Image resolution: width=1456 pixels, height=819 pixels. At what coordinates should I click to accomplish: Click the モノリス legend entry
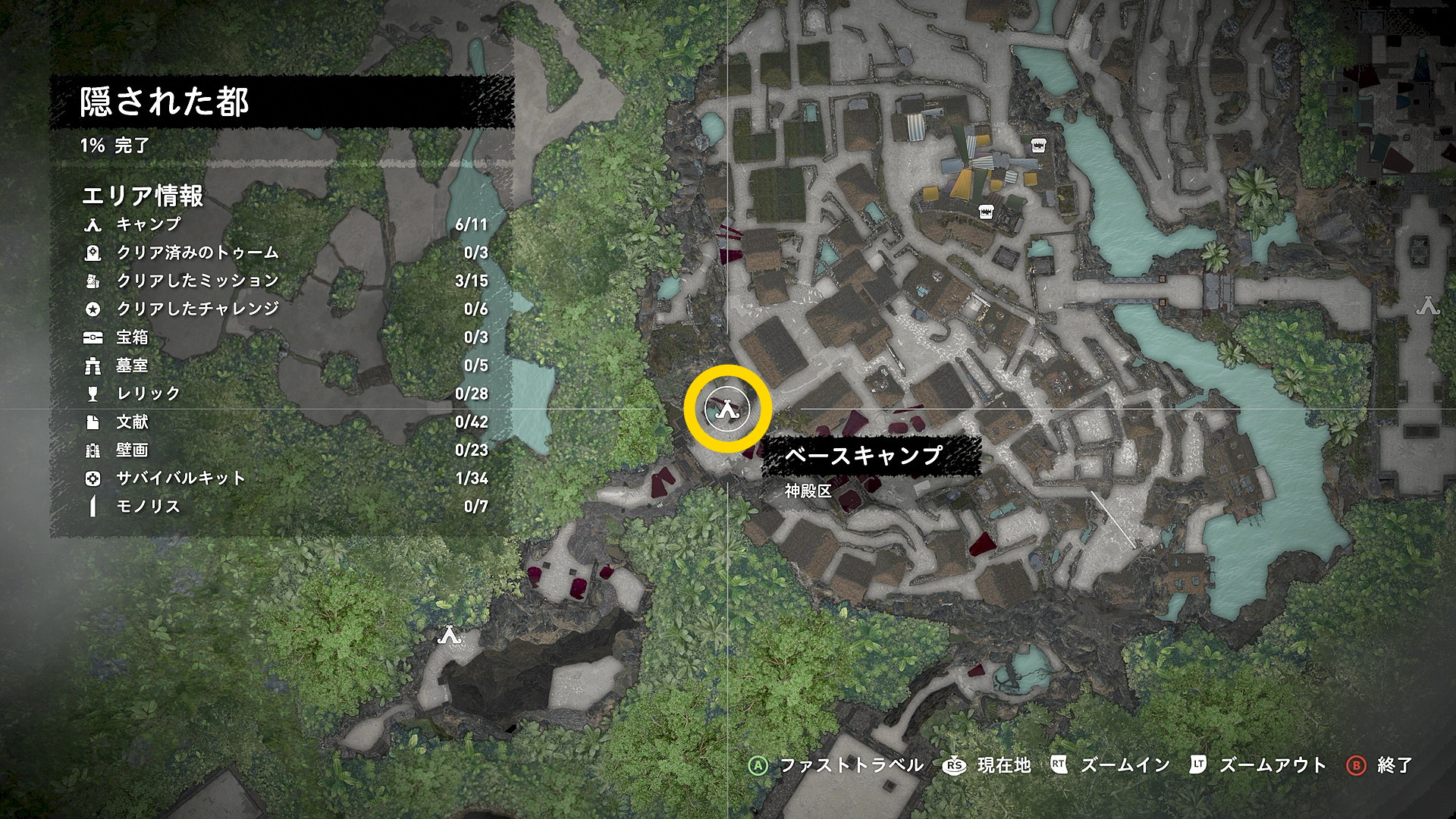pos(148,507)
